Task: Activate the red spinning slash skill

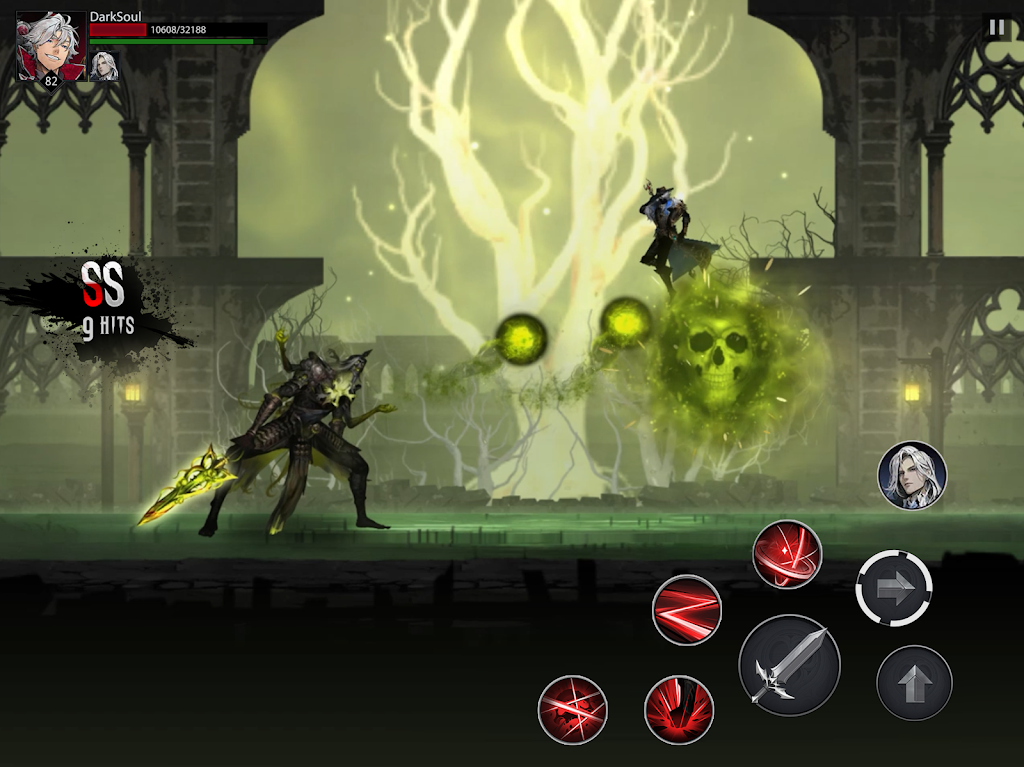Action: 787,554
